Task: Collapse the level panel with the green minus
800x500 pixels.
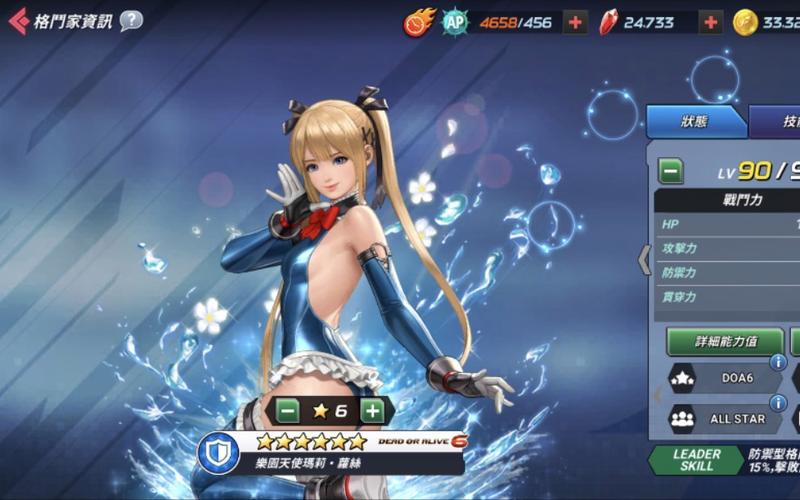Action: coord(671,171)
